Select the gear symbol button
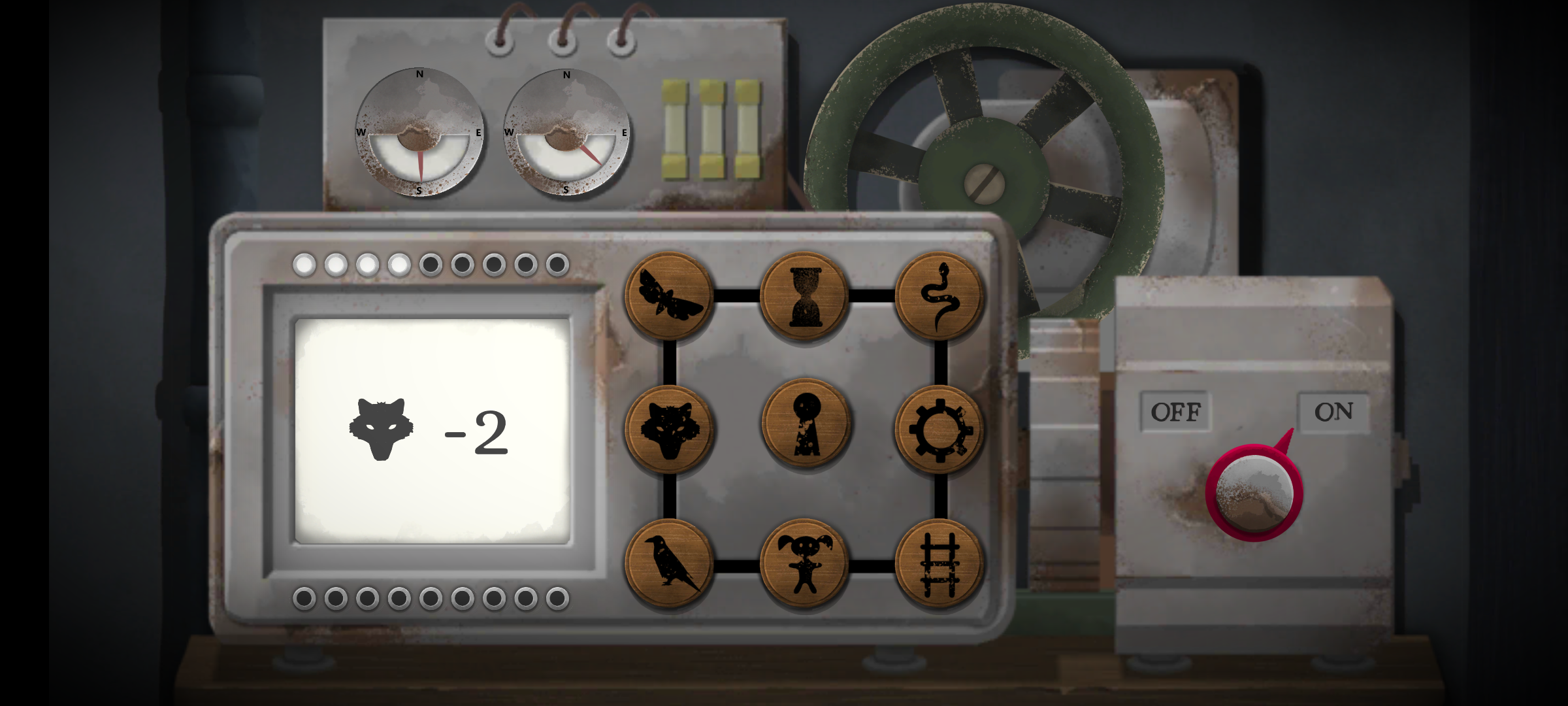Viewport: 1568px width, 706px height. click(x=940, y=429)
